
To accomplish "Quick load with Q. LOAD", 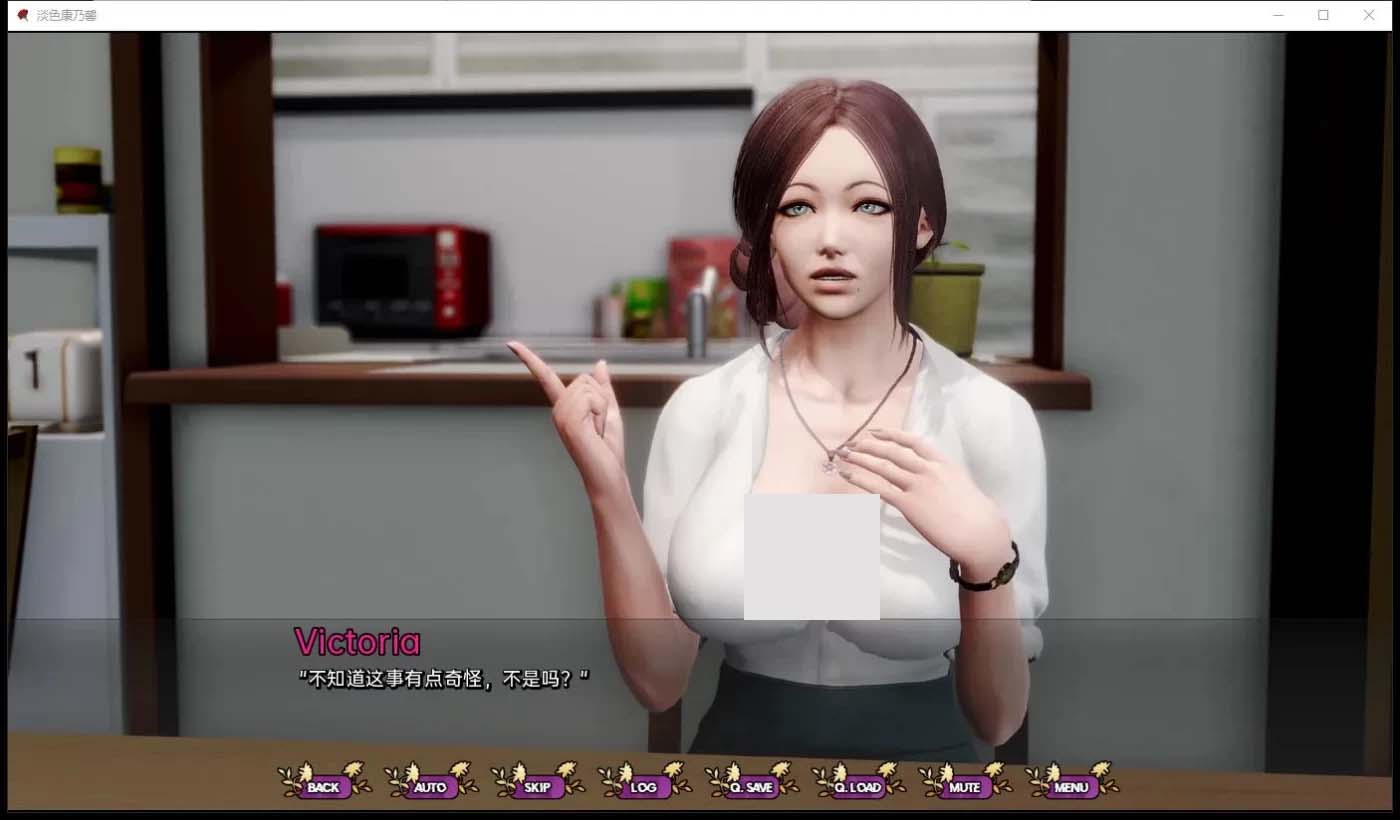I will coord(858,787).
